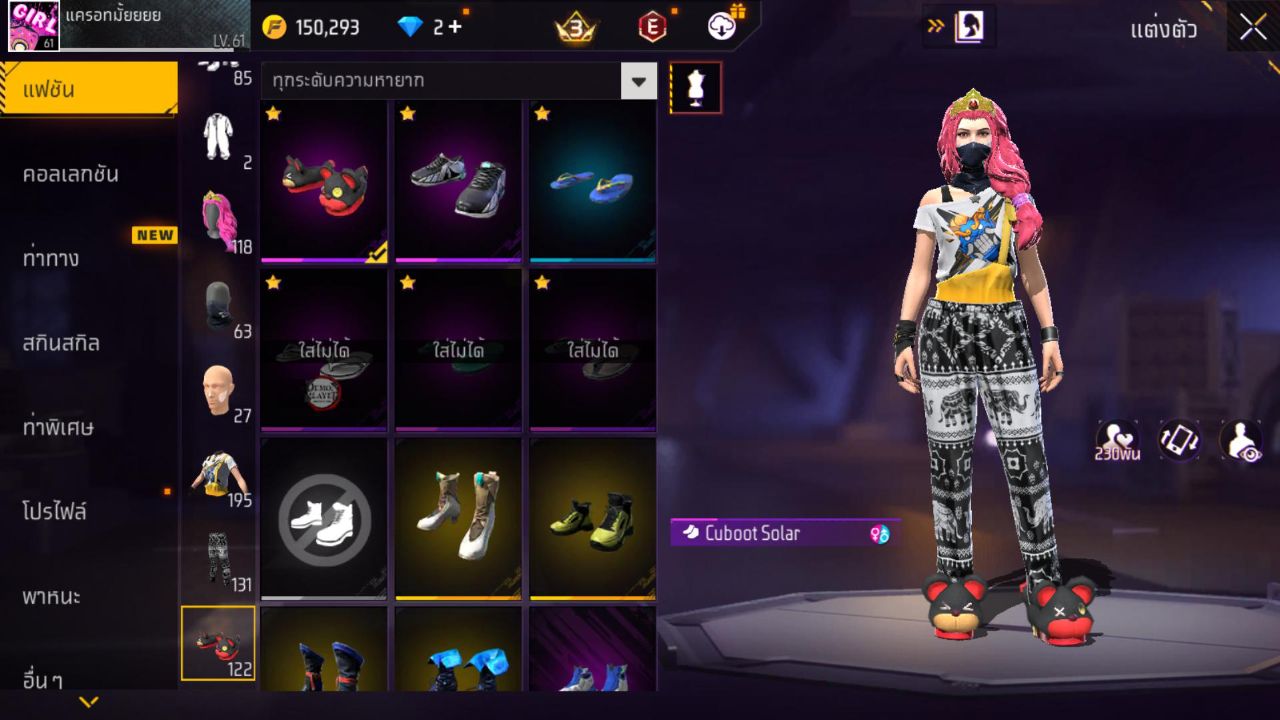Tap the rotate device icon beside the character
Viewport: 1280px width, 720px height.
[1177, 440]
